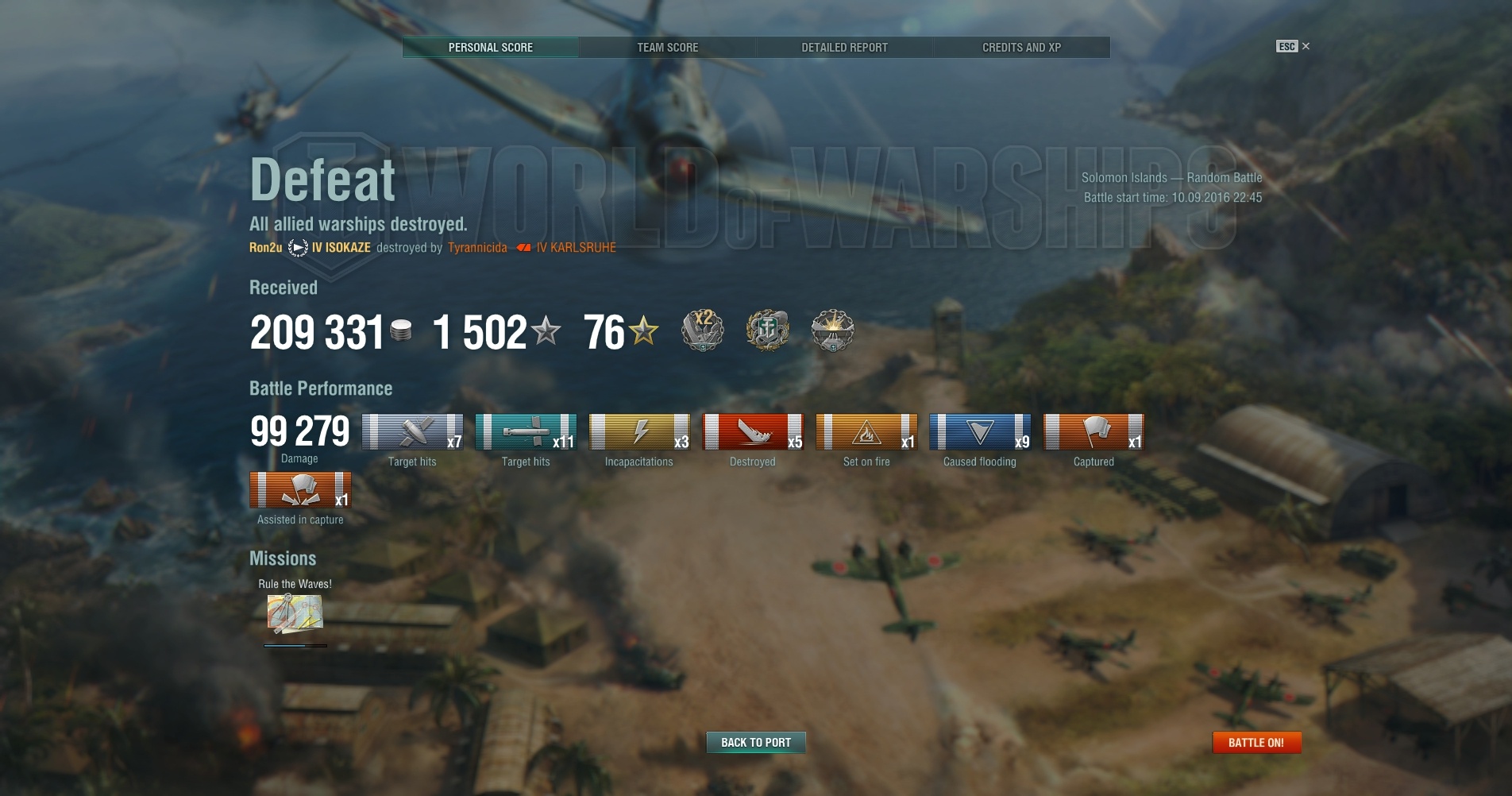Click the explosion achievement medal

(x=832, y=330)
